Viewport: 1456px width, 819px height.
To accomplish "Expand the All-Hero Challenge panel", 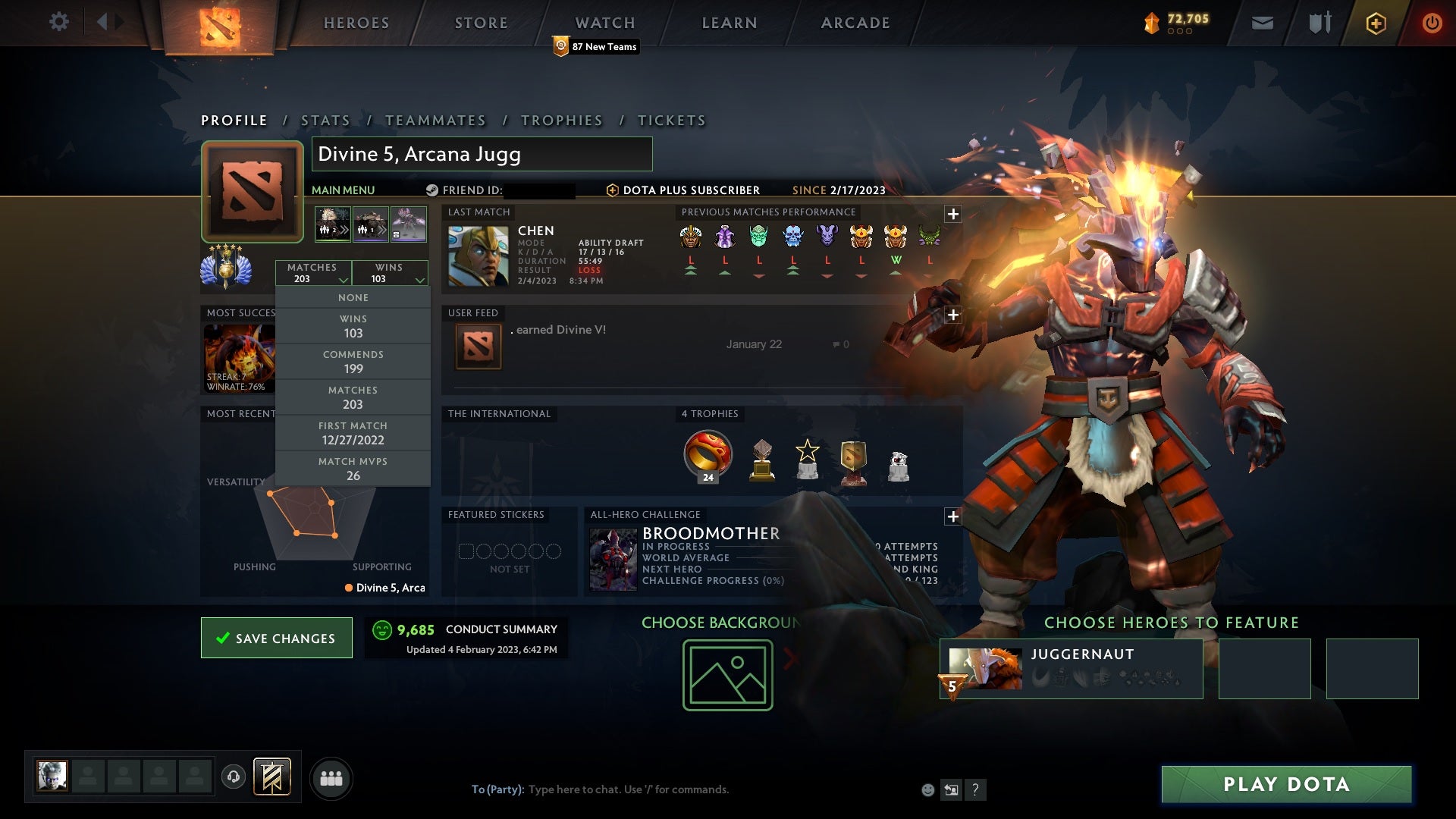I will point(953,516).
